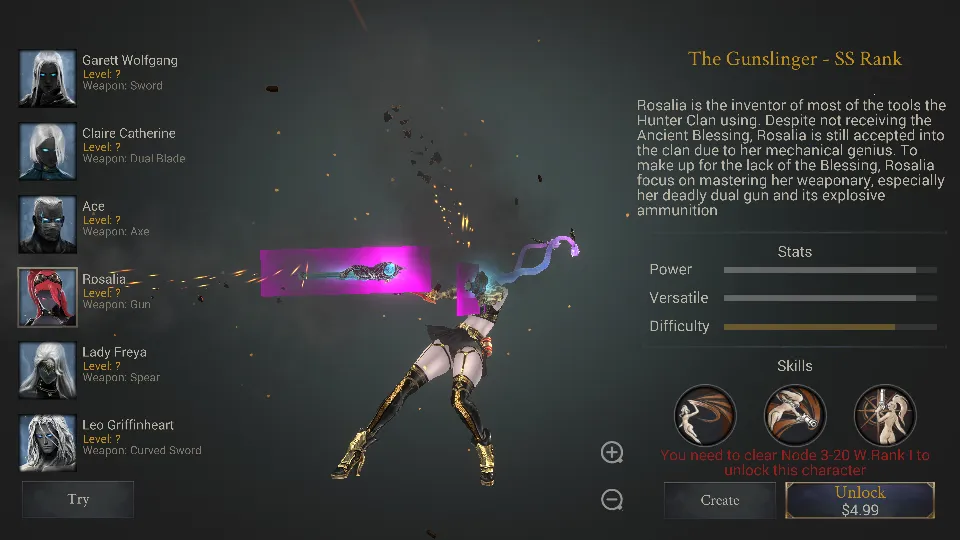Show the third skill with crosshair figure

point(885,415)
